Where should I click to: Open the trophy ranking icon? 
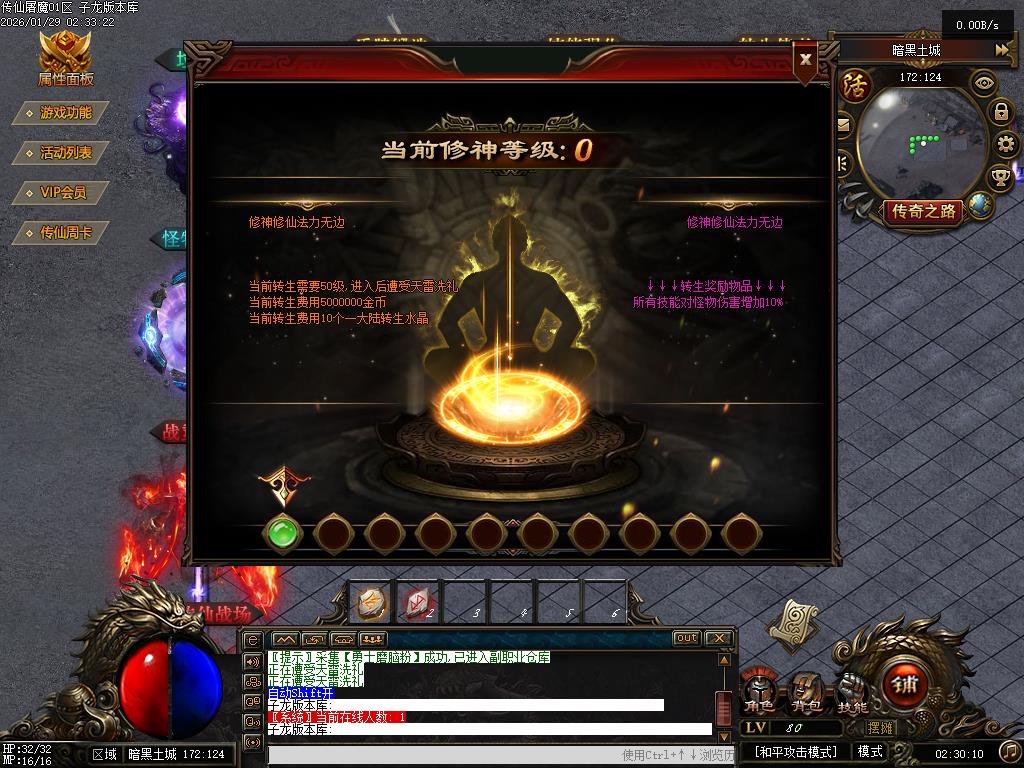coord(1000,178)
